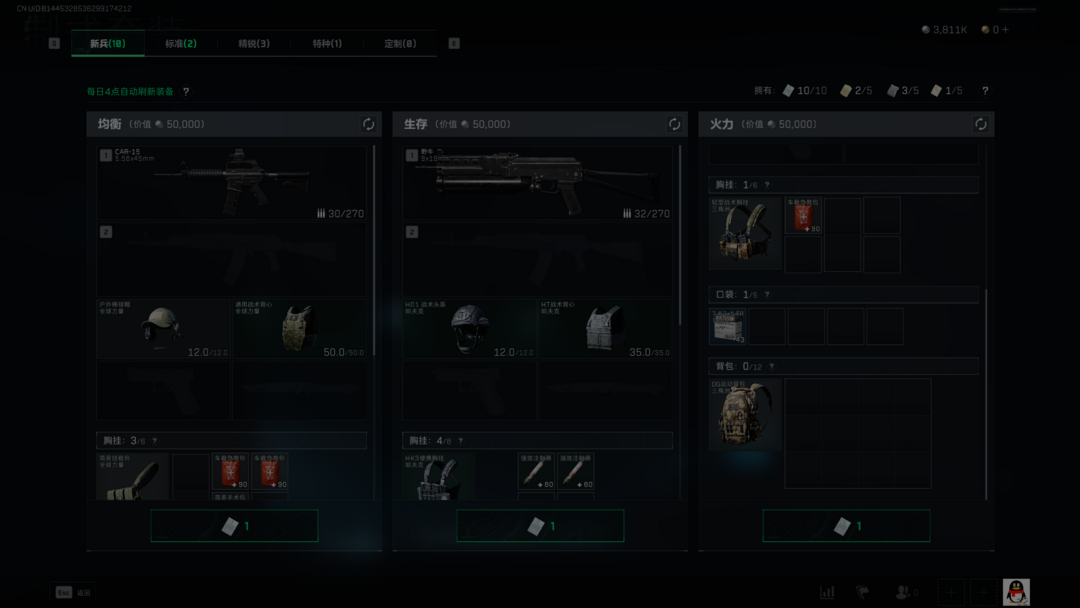Inspect the helmet in 生存 loadout

469,329
